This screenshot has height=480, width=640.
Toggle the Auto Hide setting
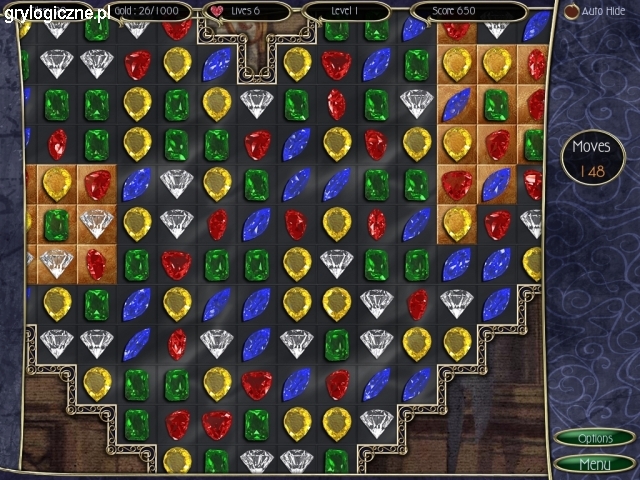(573, 11)
